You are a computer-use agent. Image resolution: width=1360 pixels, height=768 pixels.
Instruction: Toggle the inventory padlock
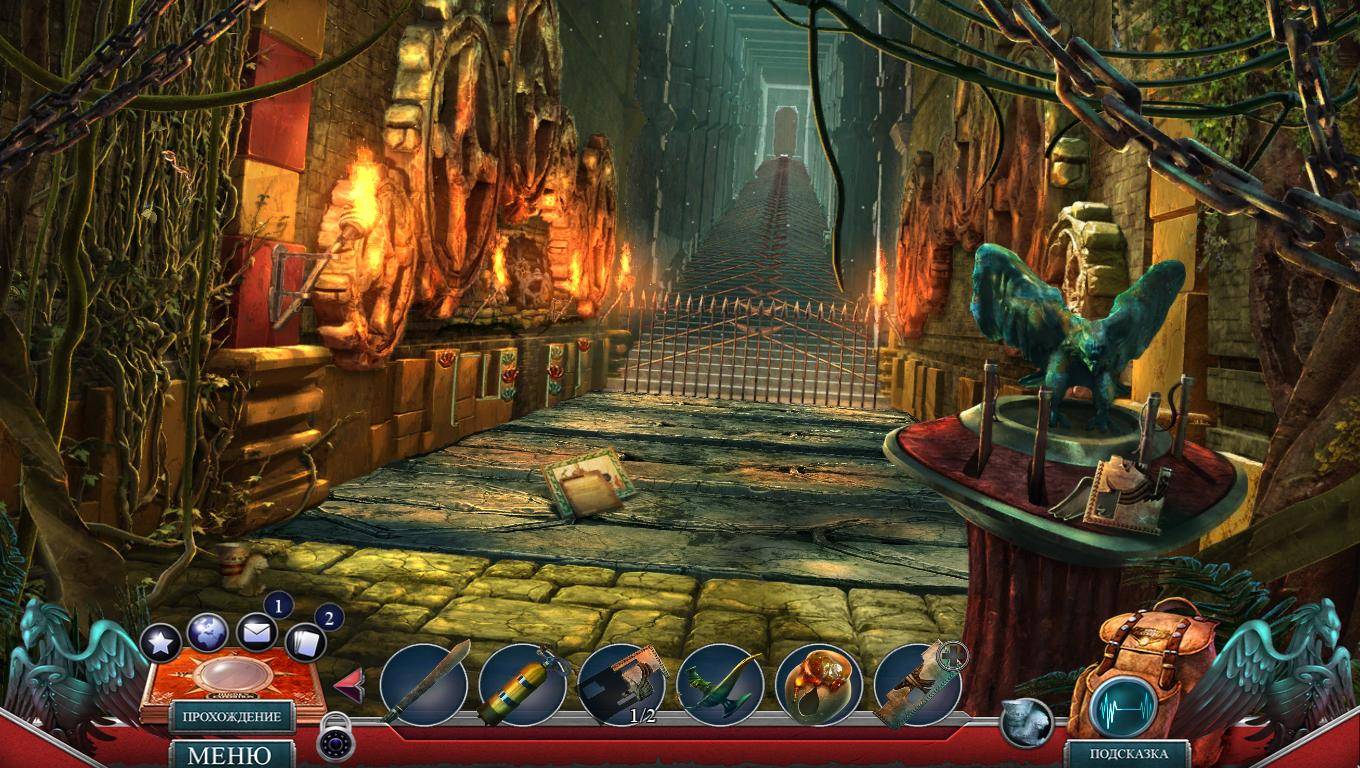click(336, 737)
